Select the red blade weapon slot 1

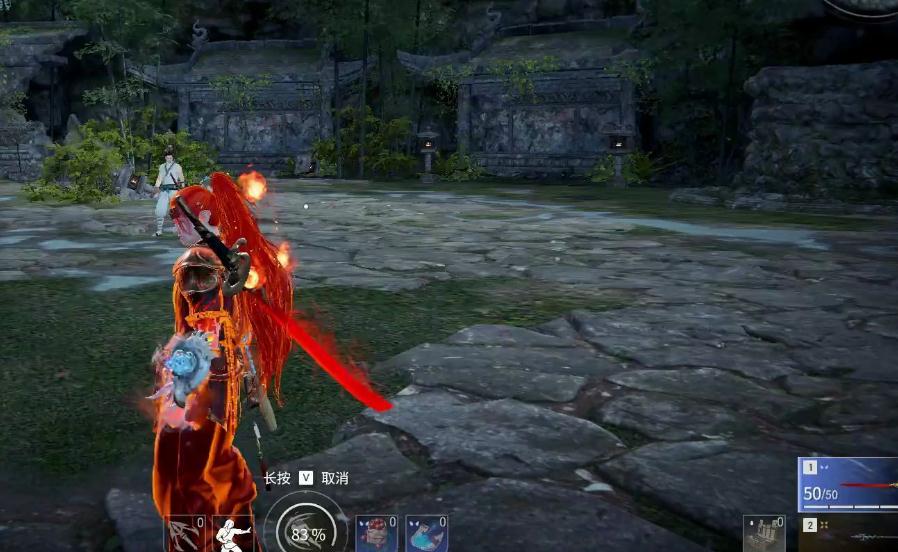point(848,485)
